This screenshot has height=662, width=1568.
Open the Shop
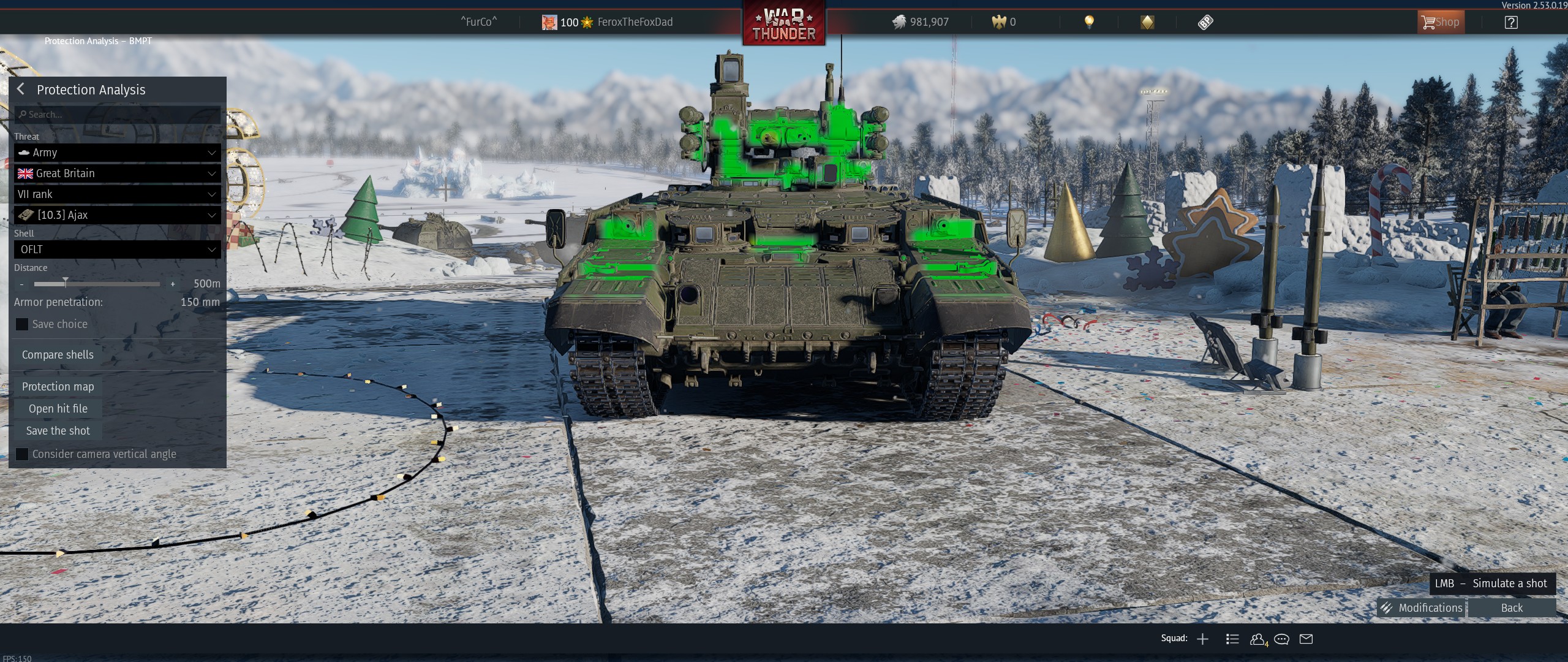pyautogui.click(x=1441, y=23)
